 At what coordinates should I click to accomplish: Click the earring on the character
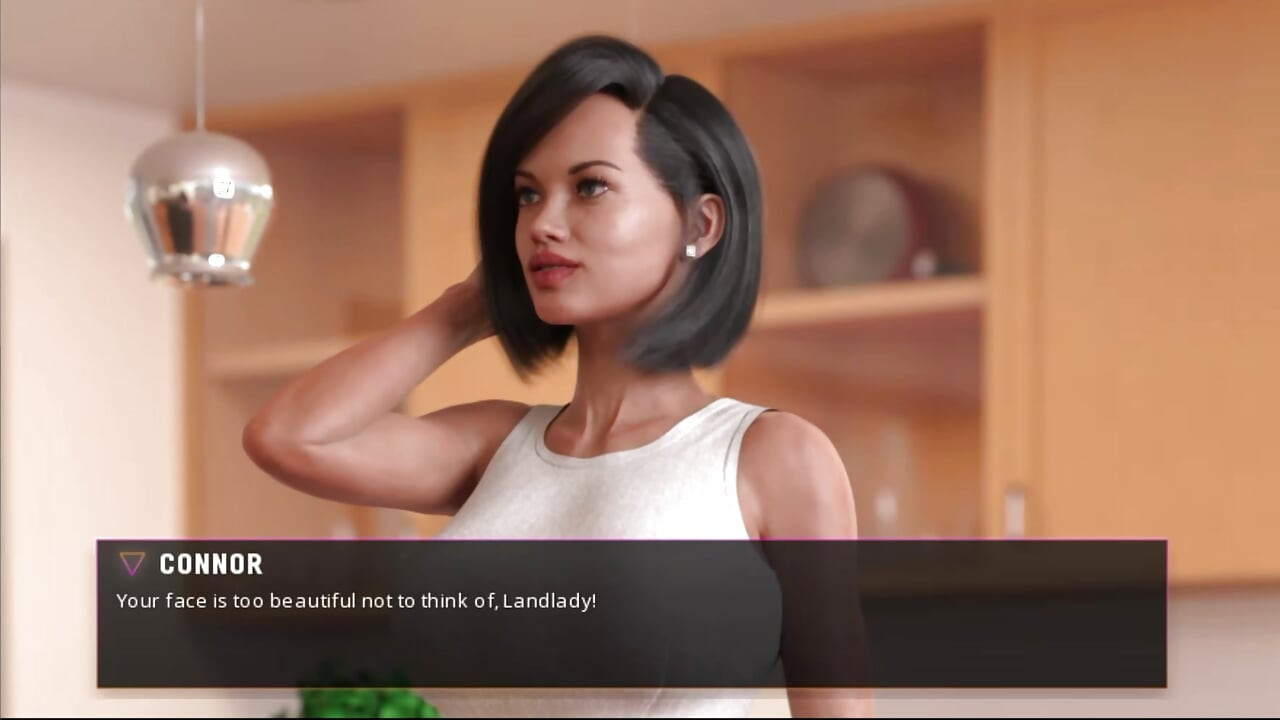tap(689, 248)
